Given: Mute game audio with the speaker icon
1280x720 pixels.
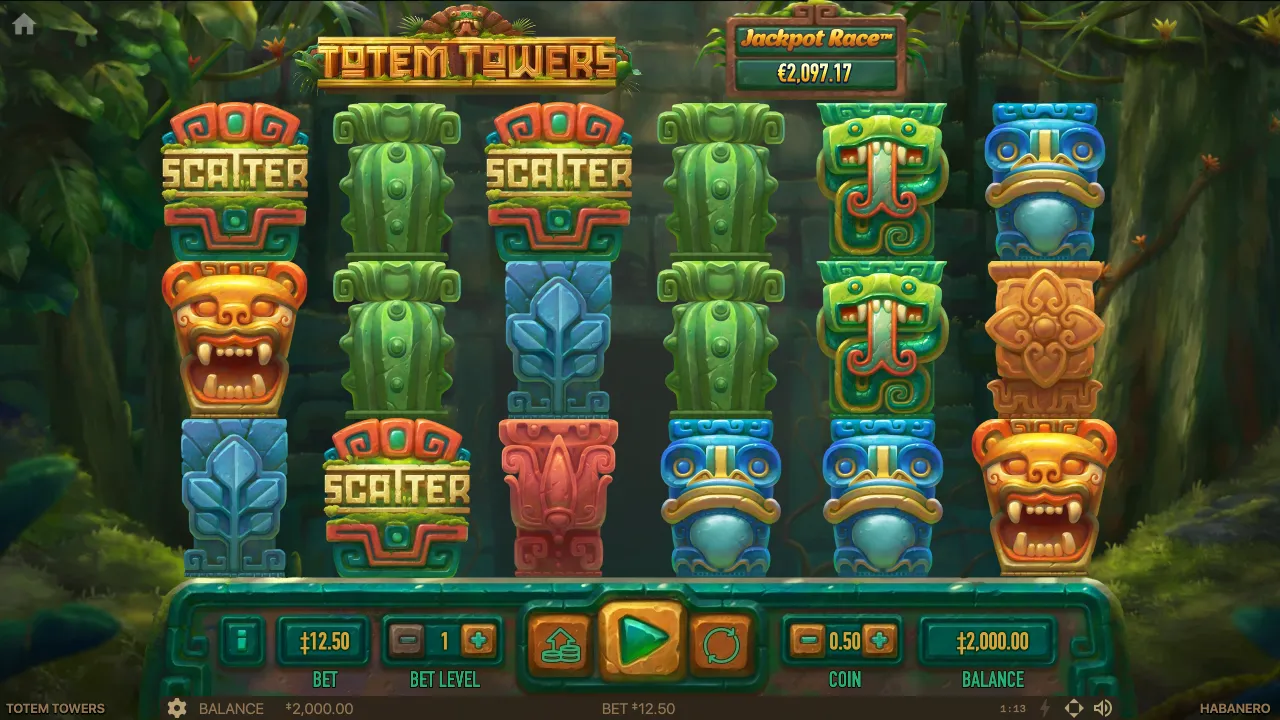Looking at the screenshot, I should (x=1101, y=708).
